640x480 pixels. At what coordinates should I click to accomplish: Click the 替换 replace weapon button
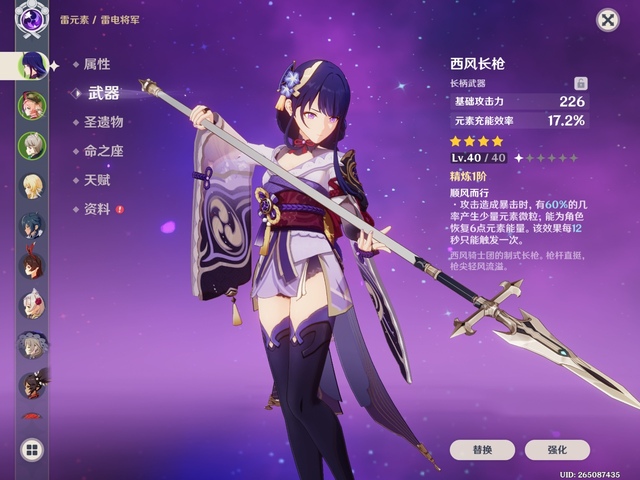click(482, 450)
